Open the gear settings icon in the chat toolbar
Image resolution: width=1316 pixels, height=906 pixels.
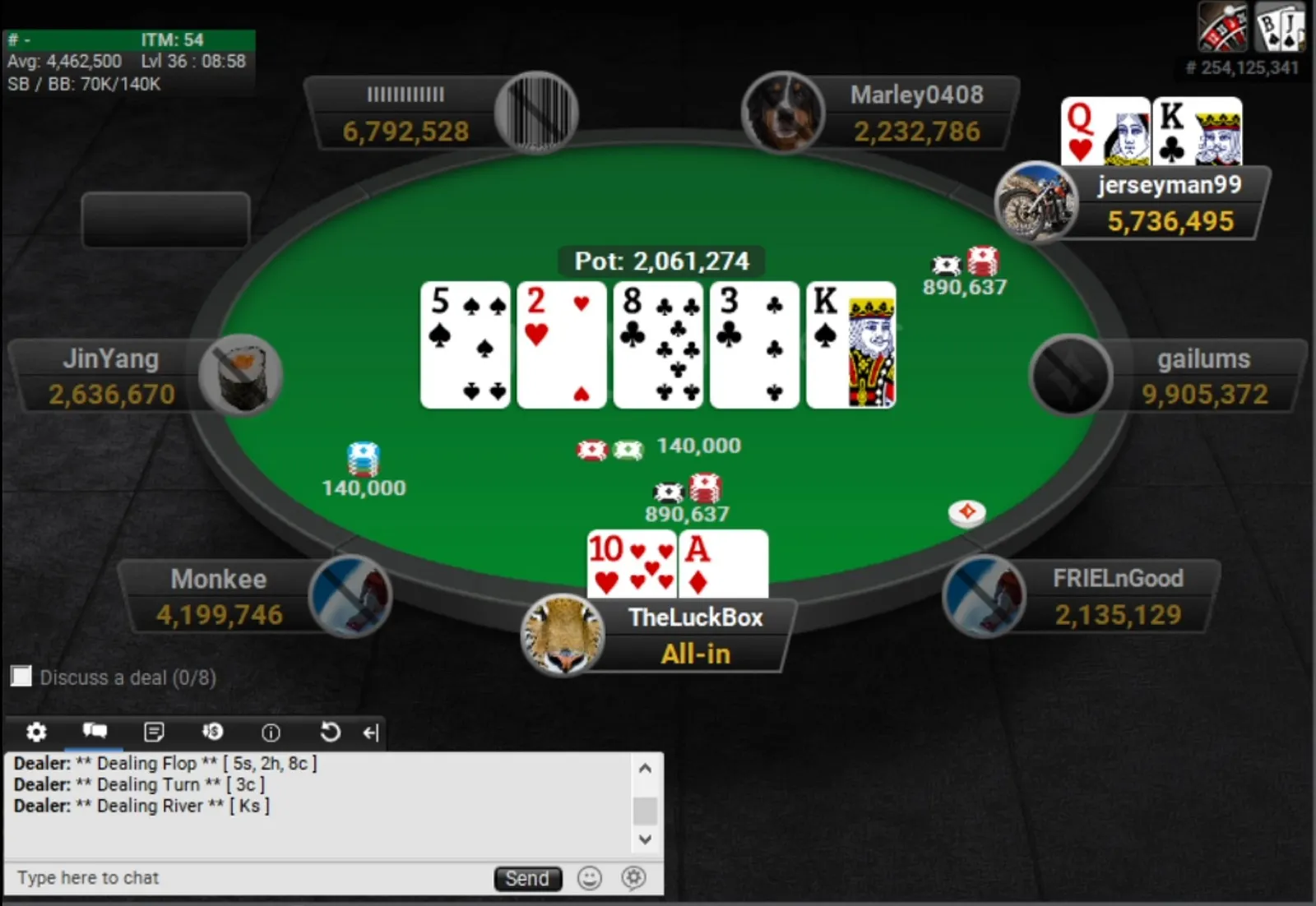(x=36, y=732)
